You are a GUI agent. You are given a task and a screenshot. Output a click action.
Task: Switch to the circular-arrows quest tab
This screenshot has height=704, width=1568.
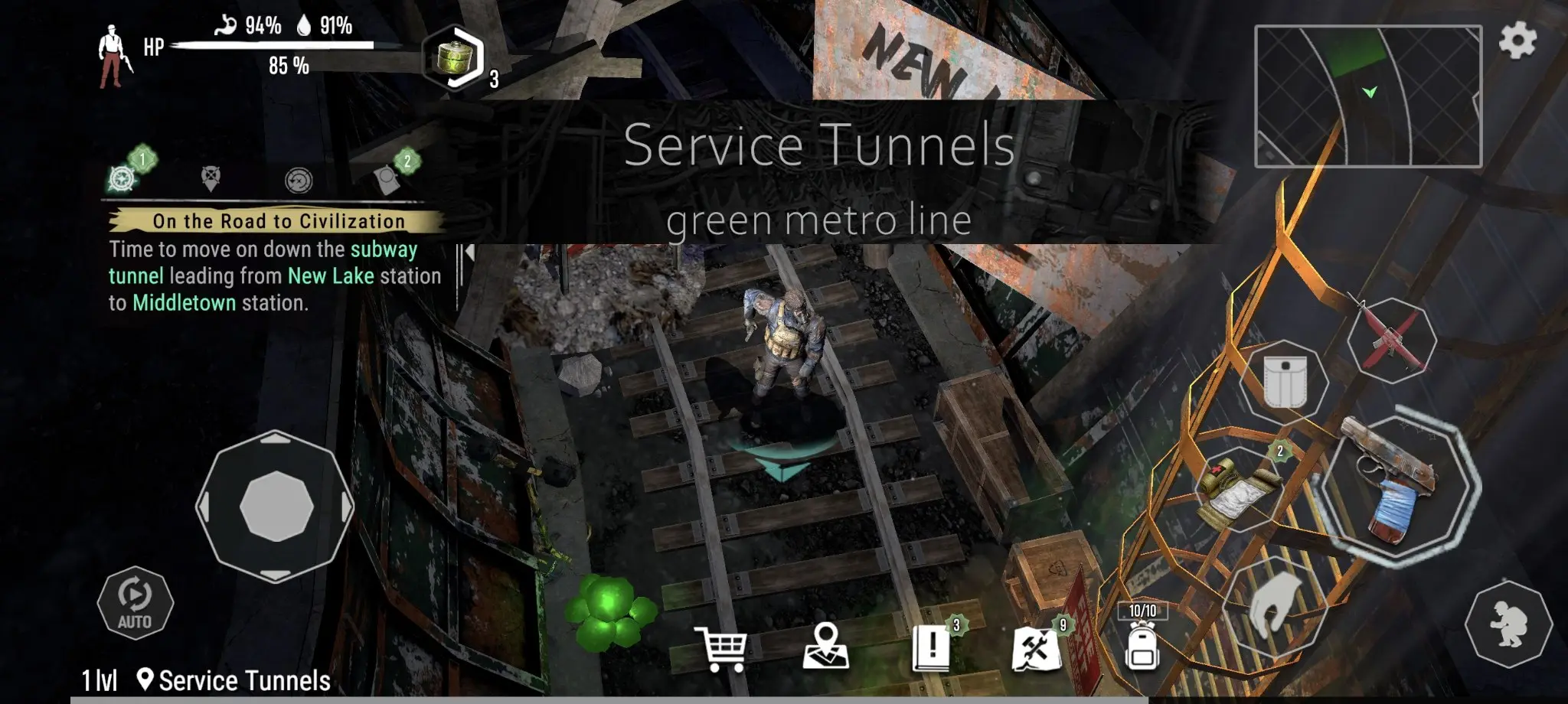(x=299, y=181)
